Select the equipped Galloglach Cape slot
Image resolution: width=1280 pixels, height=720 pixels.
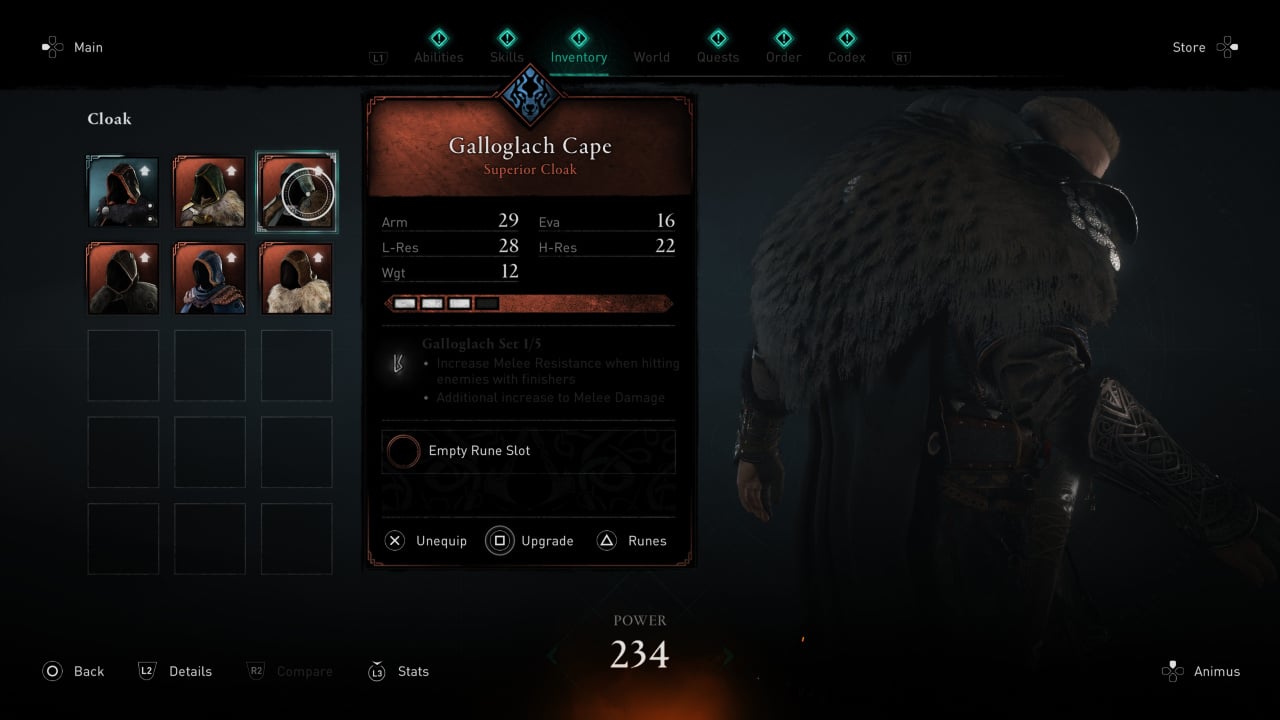point(297,192)
